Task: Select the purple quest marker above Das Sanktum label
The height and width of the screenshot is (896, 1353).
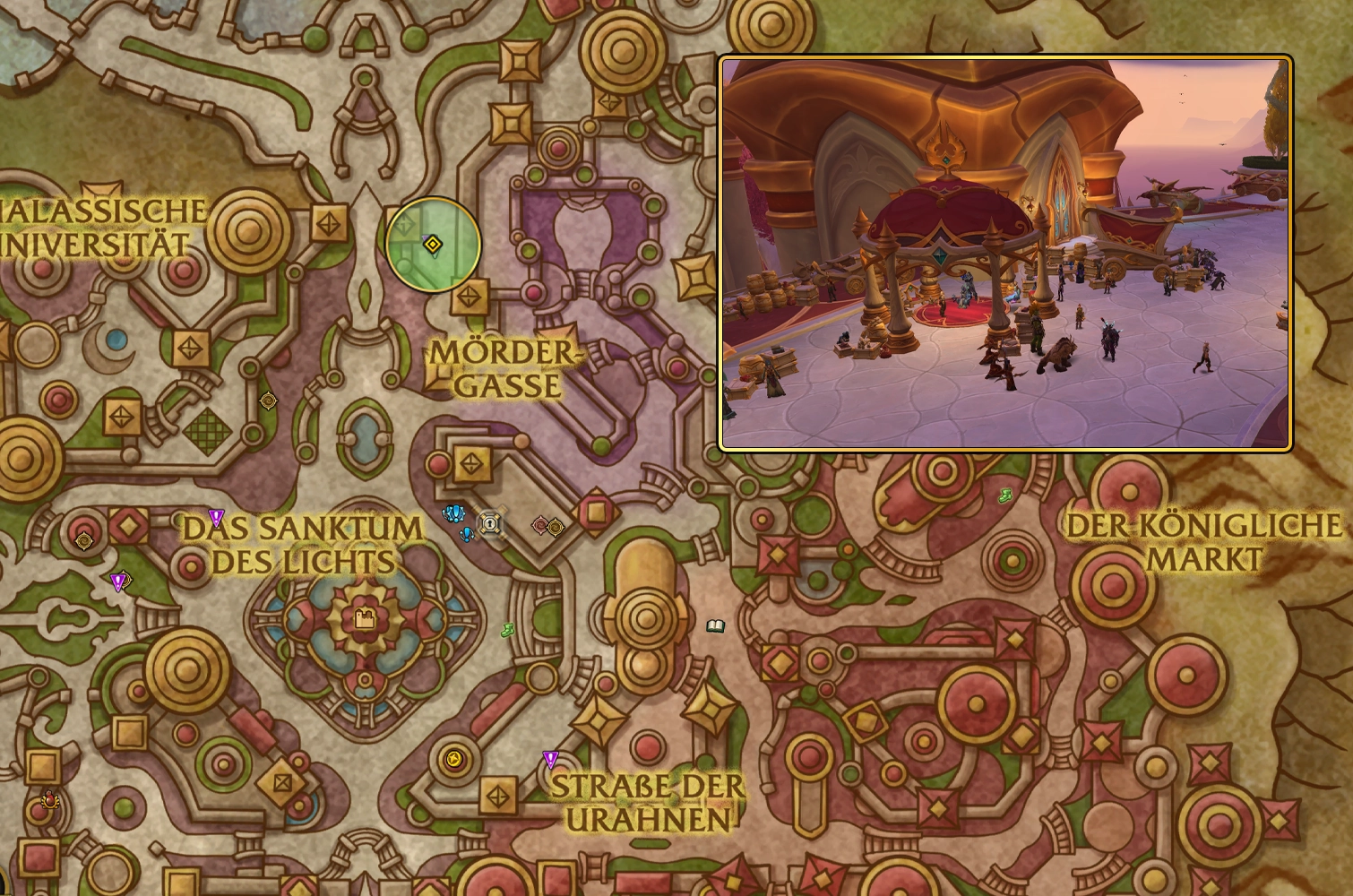Action: (215, 517)
